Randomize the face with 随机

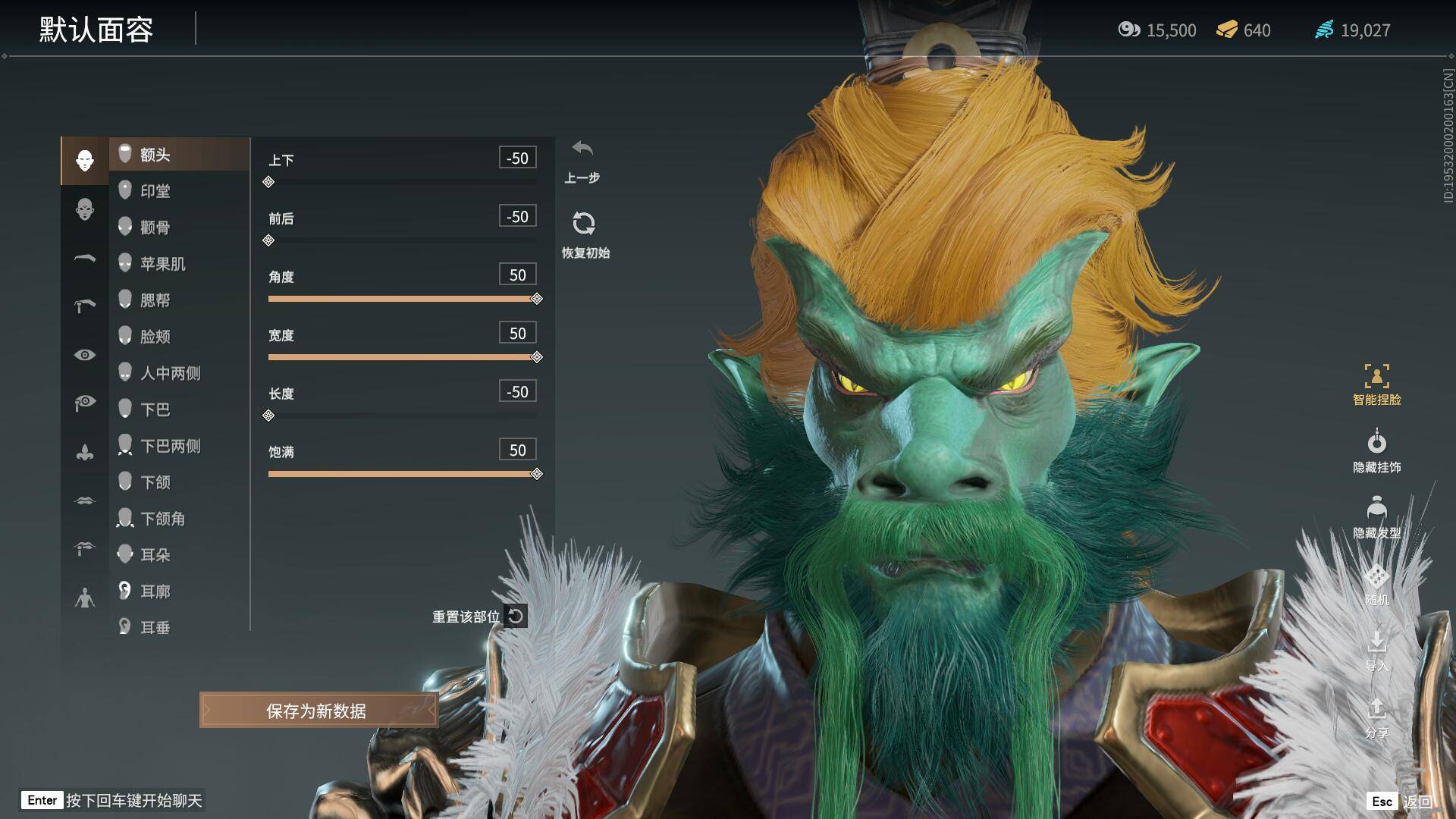[x=1376, y=585]
